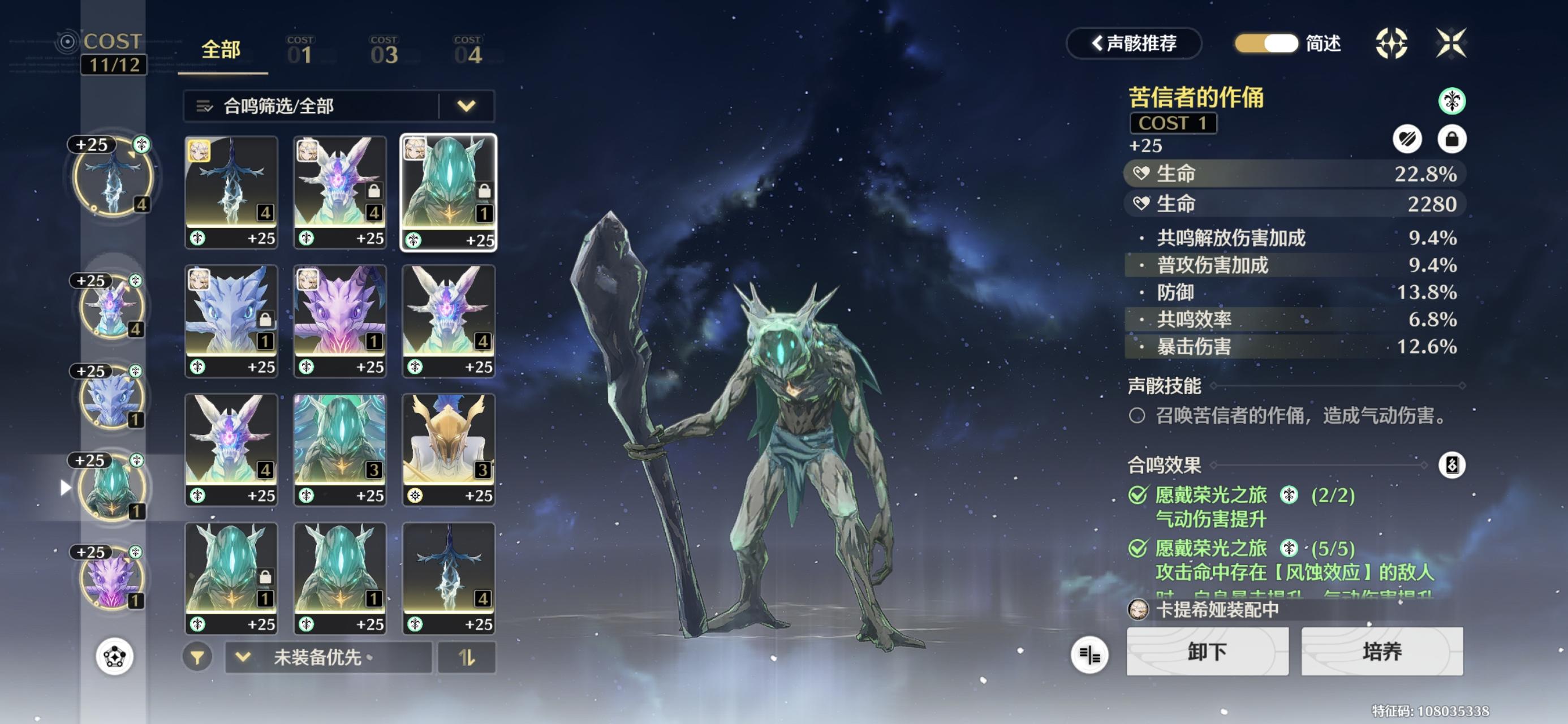Screen dimensions: 1568x724
Task: Toggle the 简述 brief description switch
Action: pos(1266,44)
